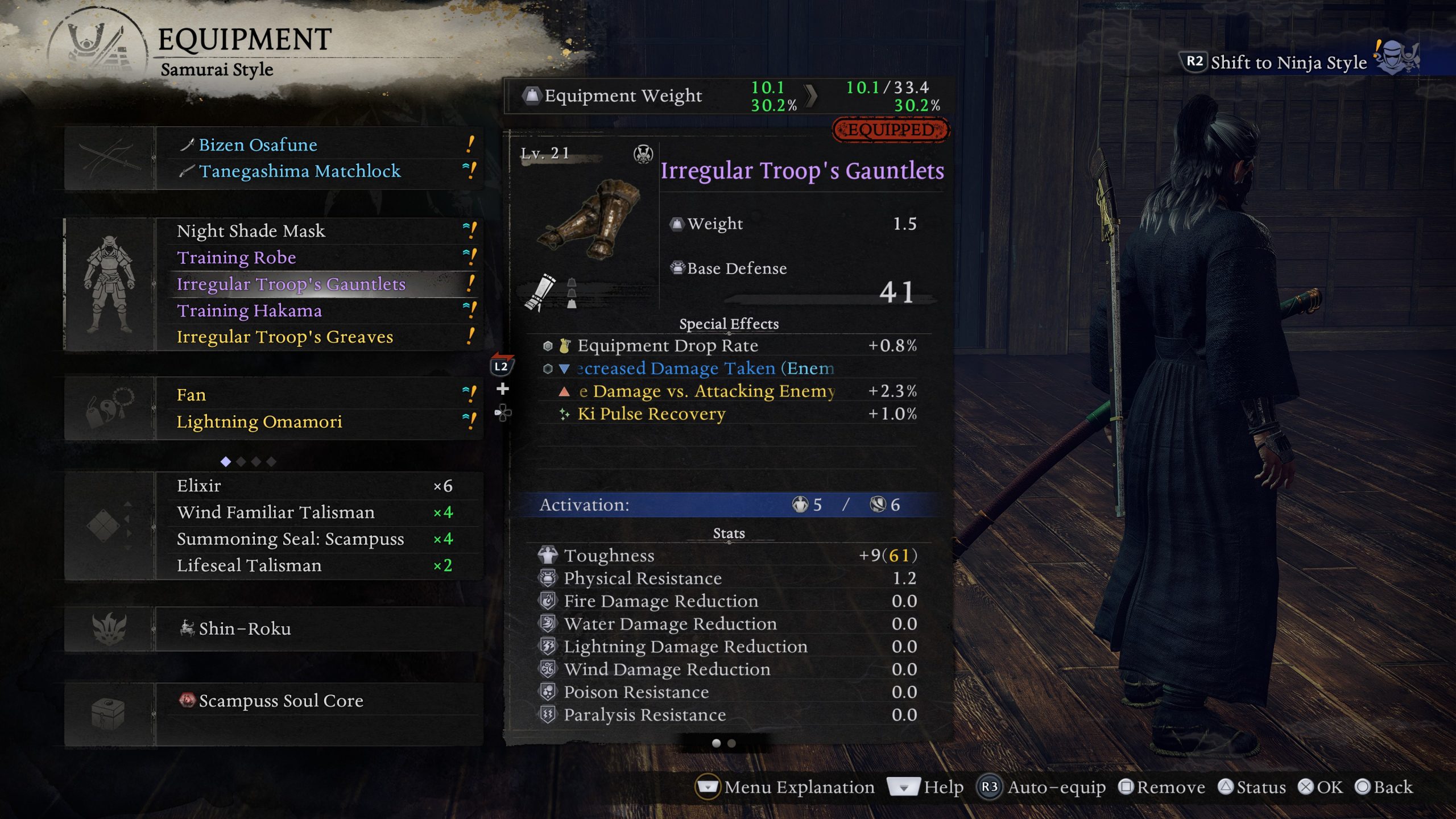
Task: Select the Bizen Osafune weapon slot
Action: point(258,145)
